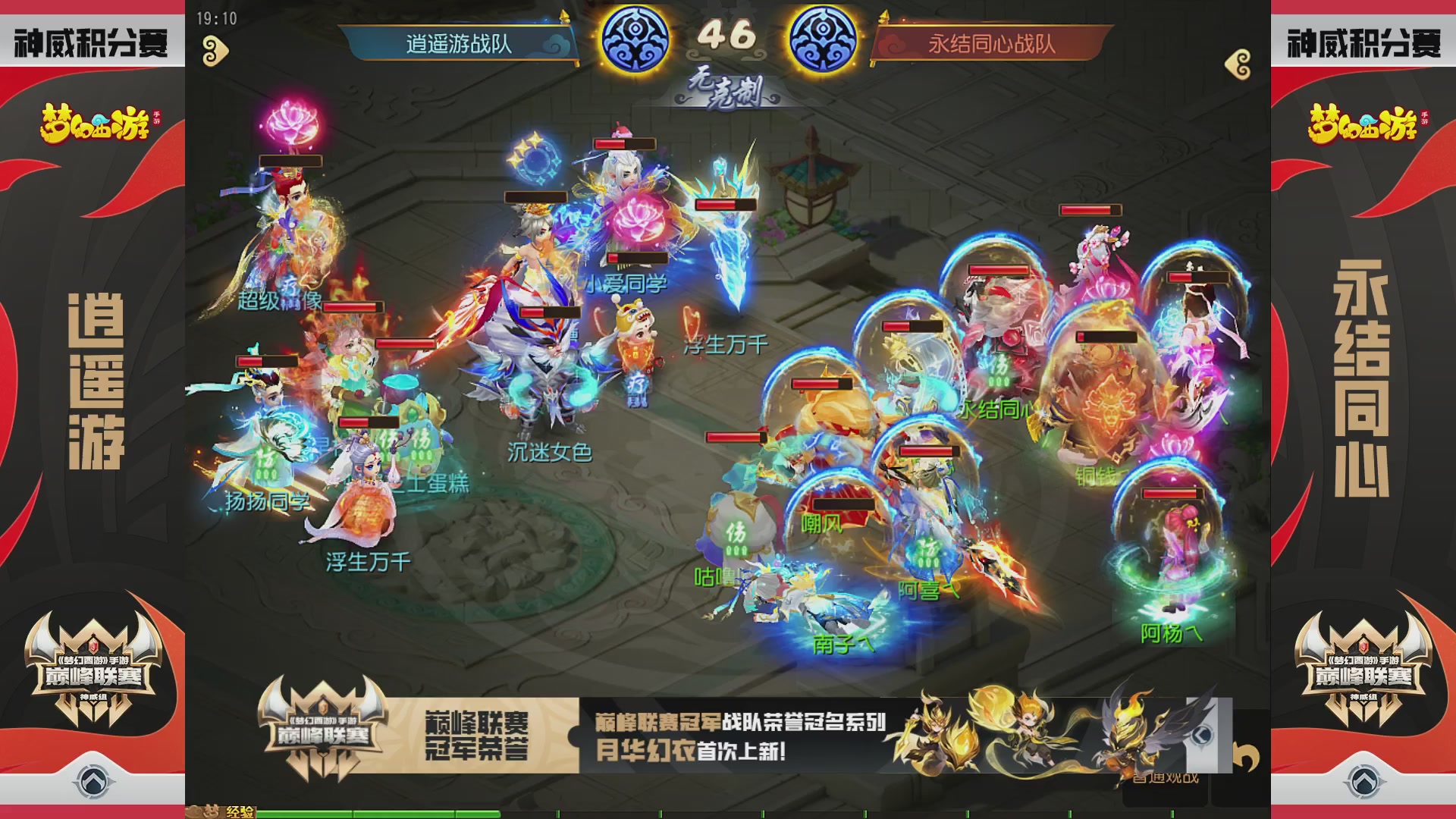Image resolution: width=1456 pixels, height=819 pixels.
Task: Open the 逍遥游战队 team banner
Action: click(x=455, y=45)
